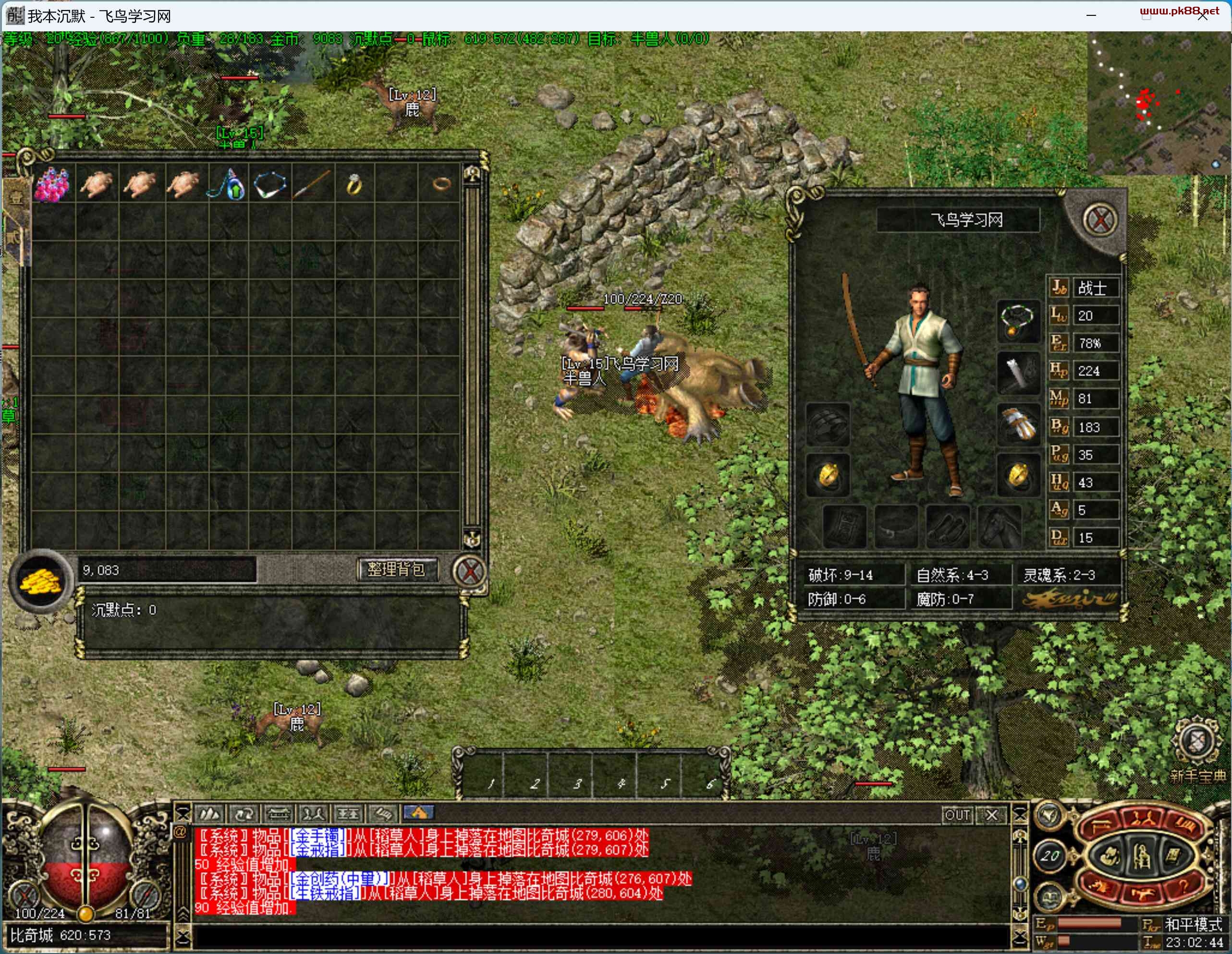
Task: Toggle the 和平模式 attack mode label
Action: [1193, 924]
